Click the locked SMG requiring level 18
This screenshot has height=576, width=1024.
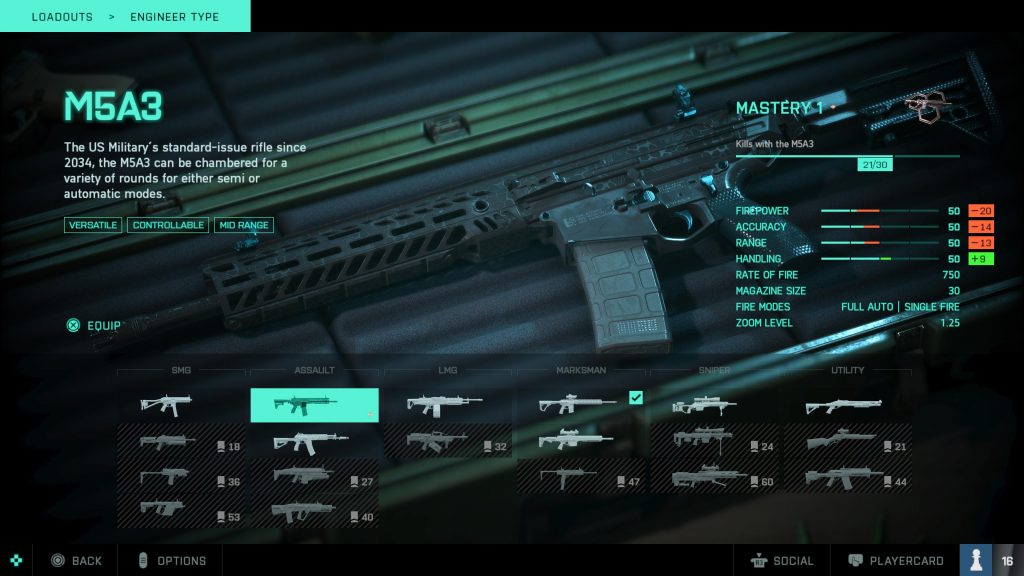181,440
